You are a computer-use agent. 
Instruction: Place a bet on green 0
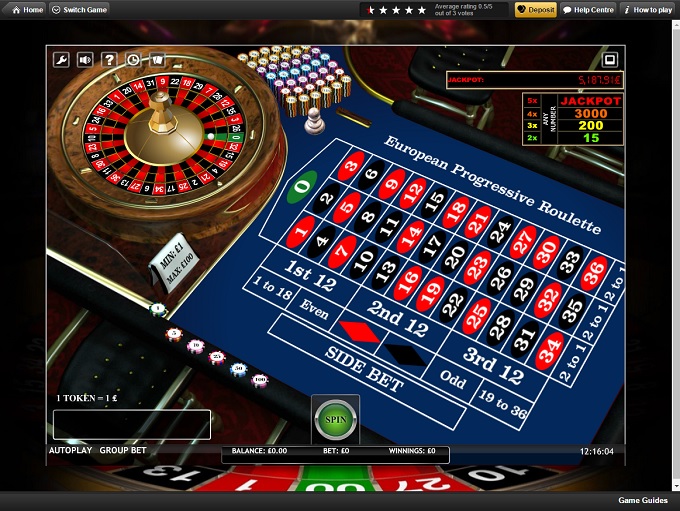301,186
